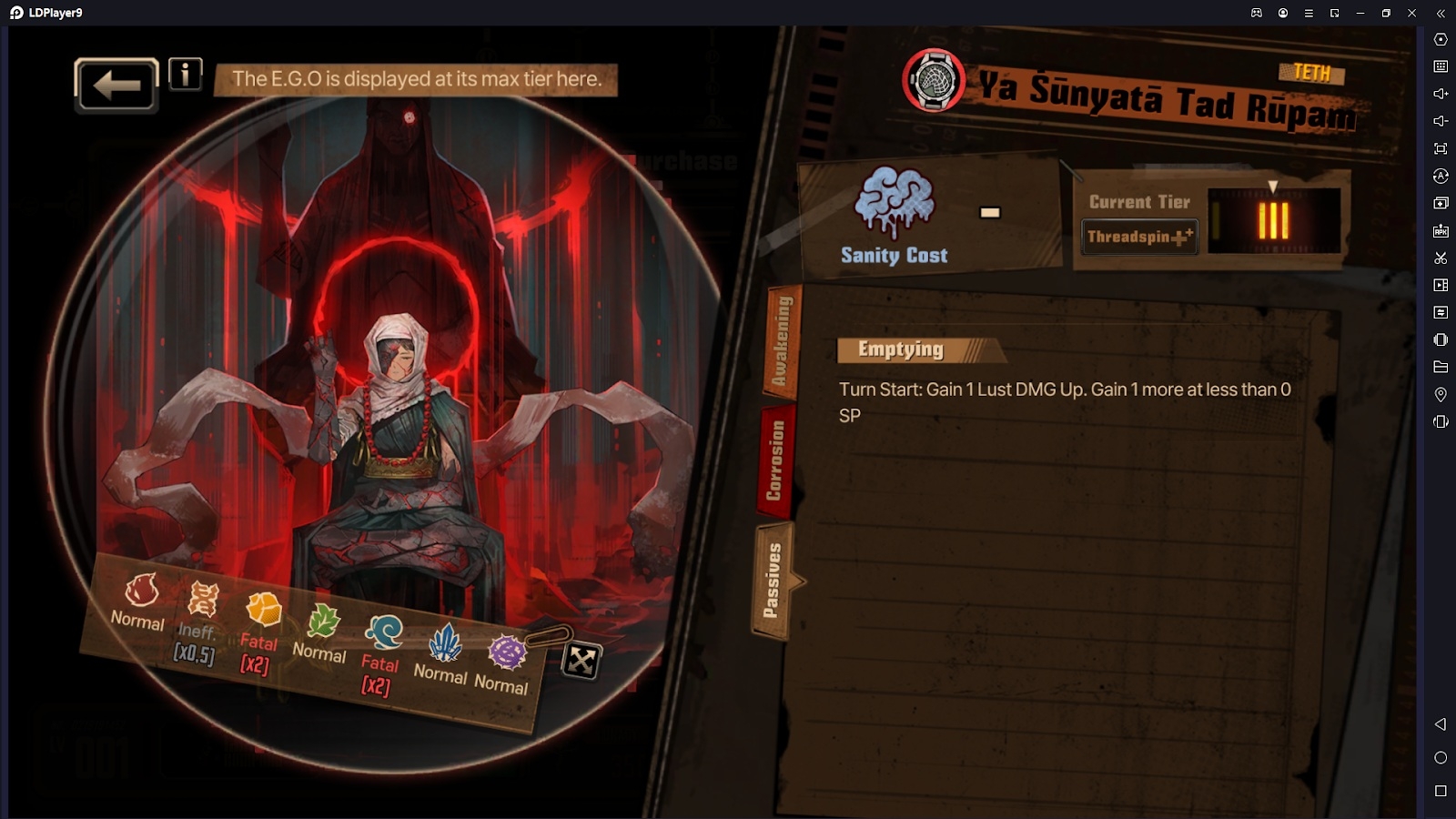Switch to the Corrosion tab
This screenshot has height=819, width=1456.
click(x=774, y=460)
